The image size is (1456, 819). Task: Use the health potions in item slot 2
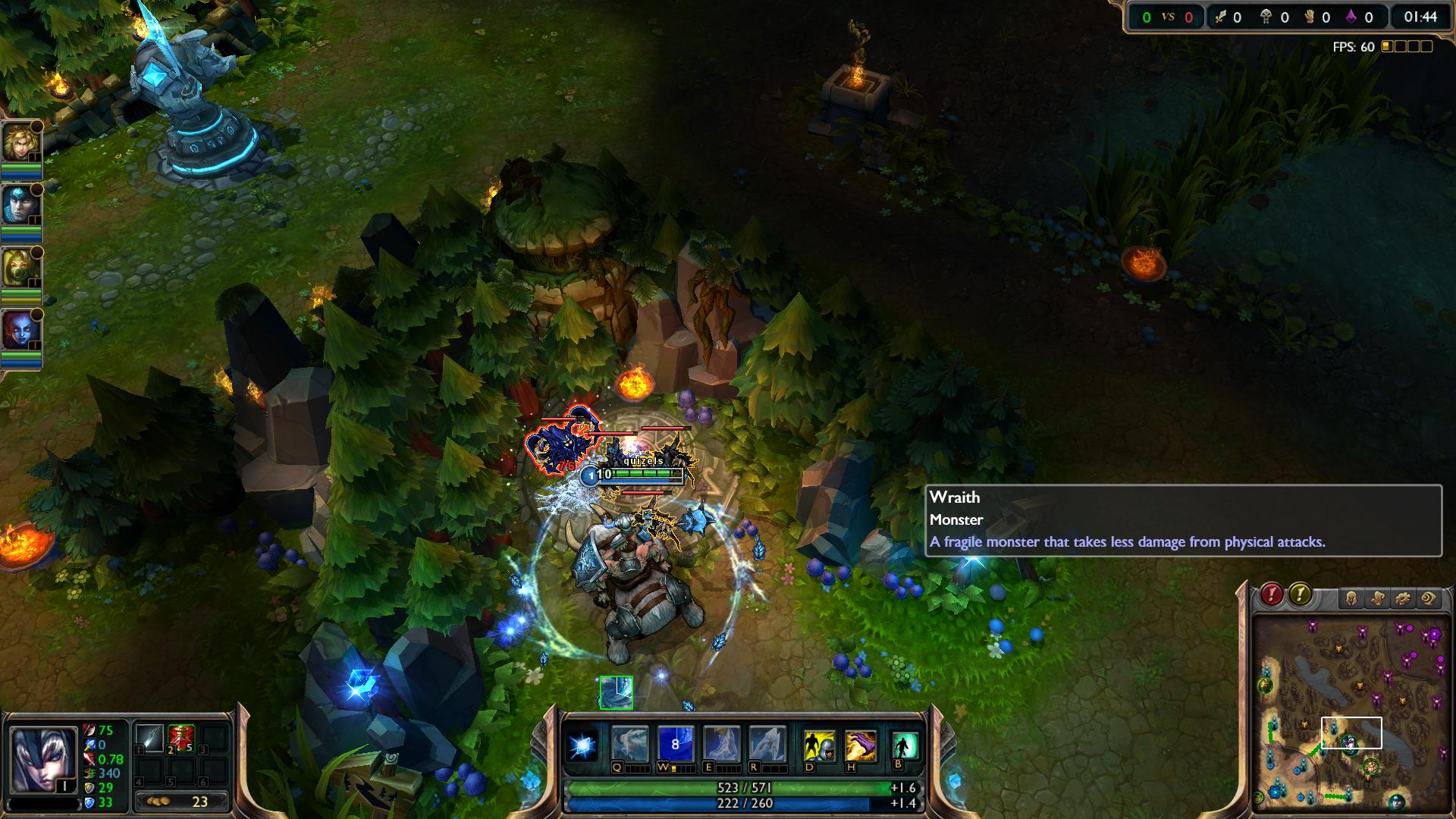coord(180,738)
